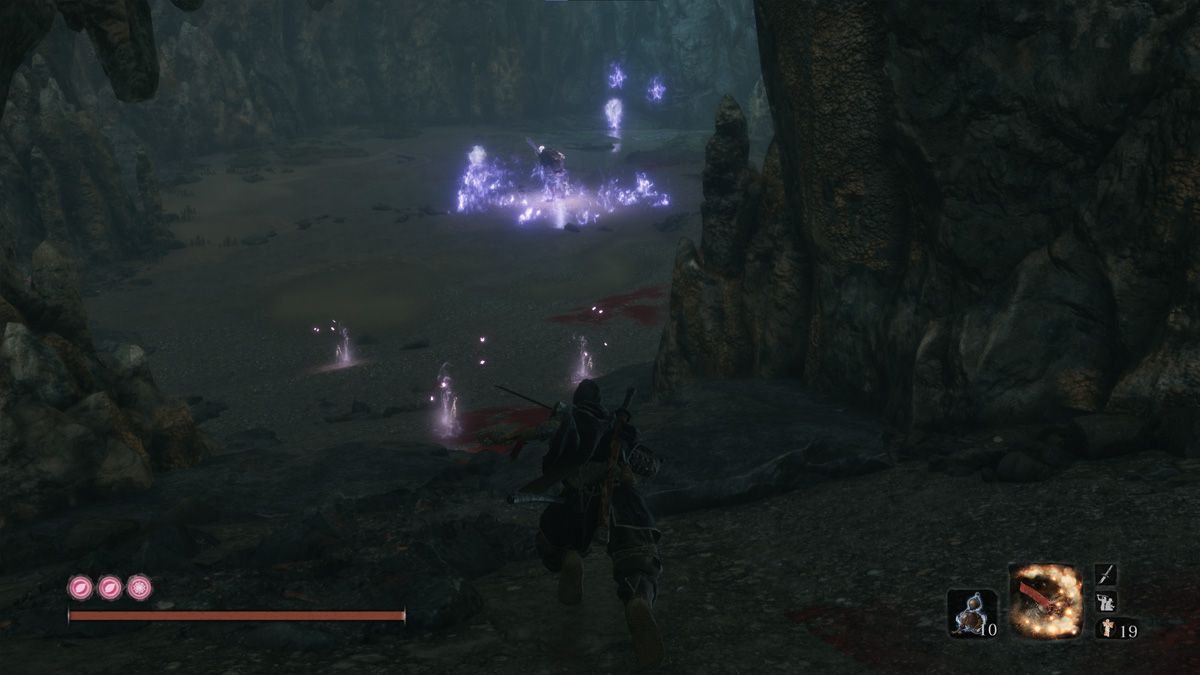Click the flower-pattern resurrection node
1200x675 pixels.
tap(140, 588)
